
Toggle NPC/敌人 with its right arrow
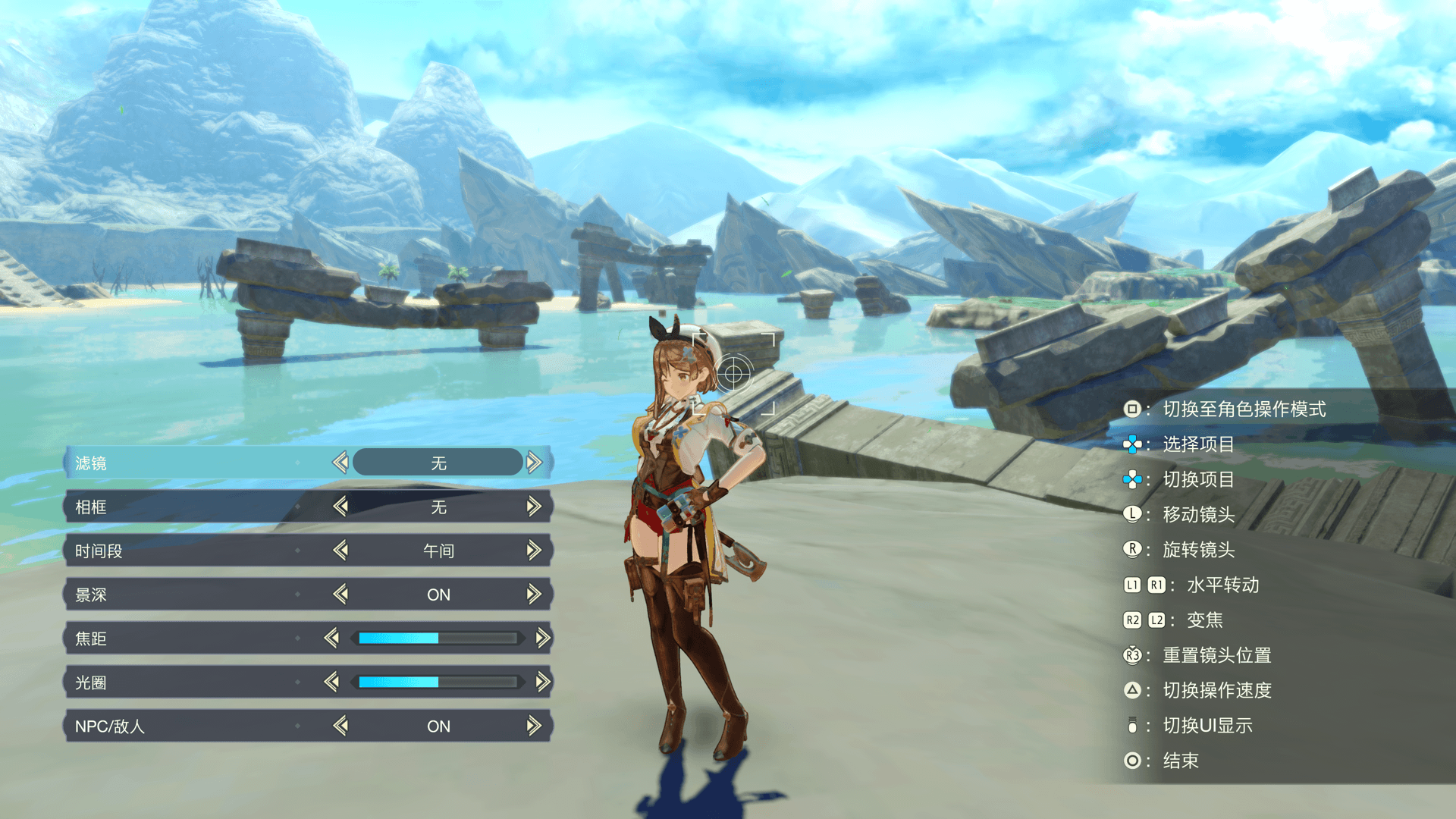coord(535,726)
